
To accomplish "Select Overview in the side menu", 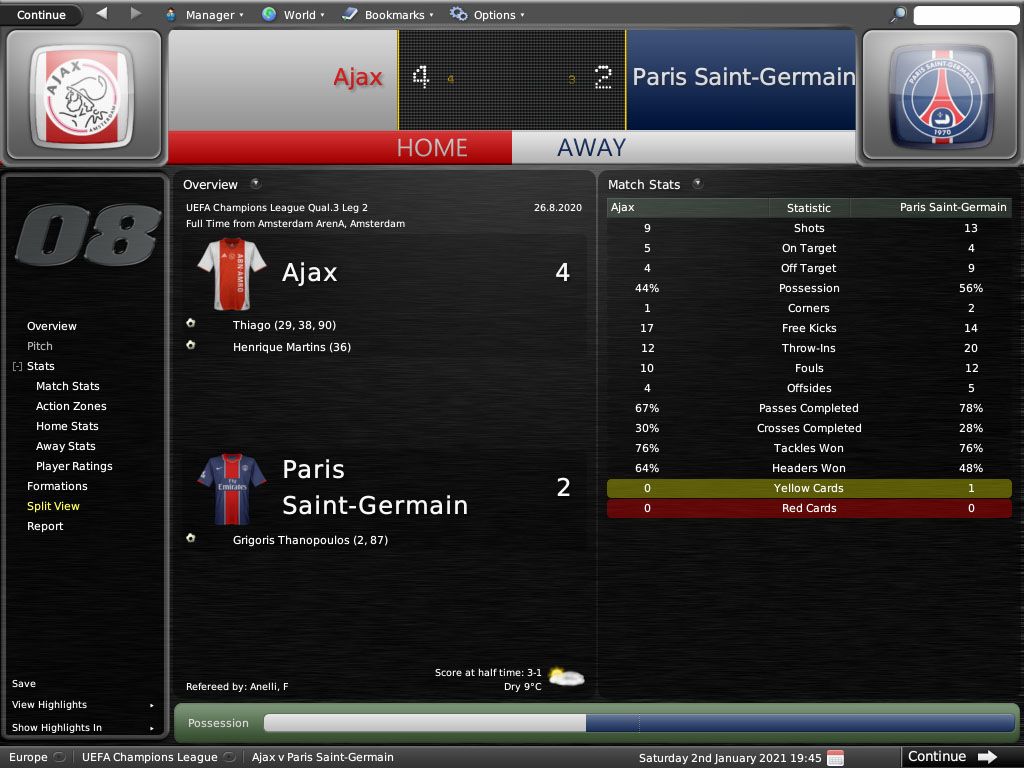I will tap(52, 326).
